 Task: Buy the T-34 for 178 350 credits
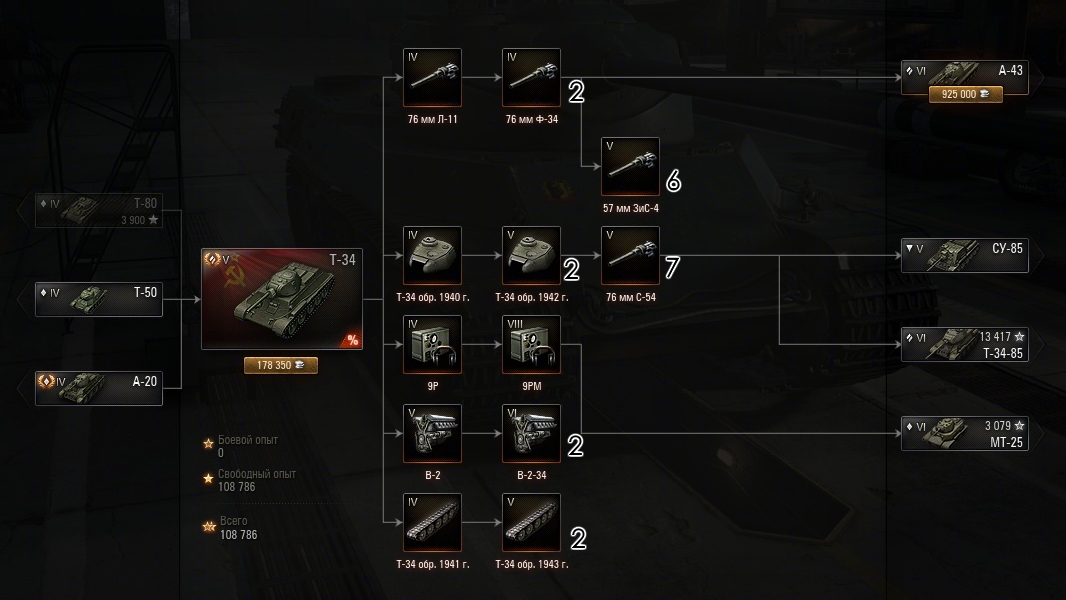click(281, 366)
